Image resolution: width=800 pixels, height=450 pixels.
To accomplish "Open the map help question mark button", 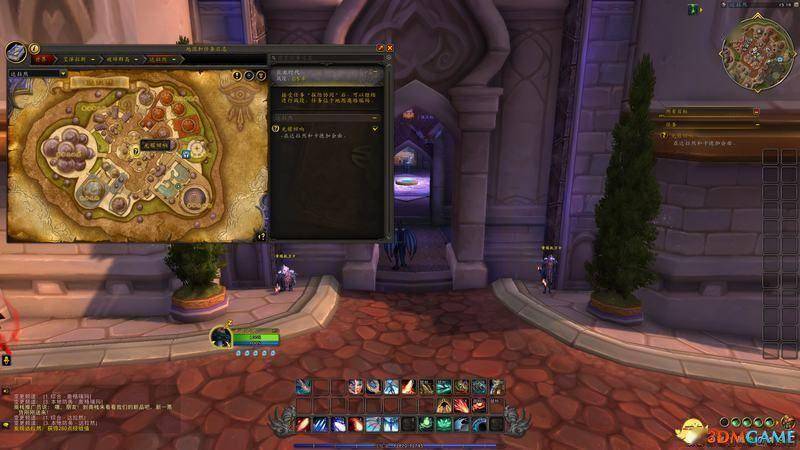I will point(33,47).
